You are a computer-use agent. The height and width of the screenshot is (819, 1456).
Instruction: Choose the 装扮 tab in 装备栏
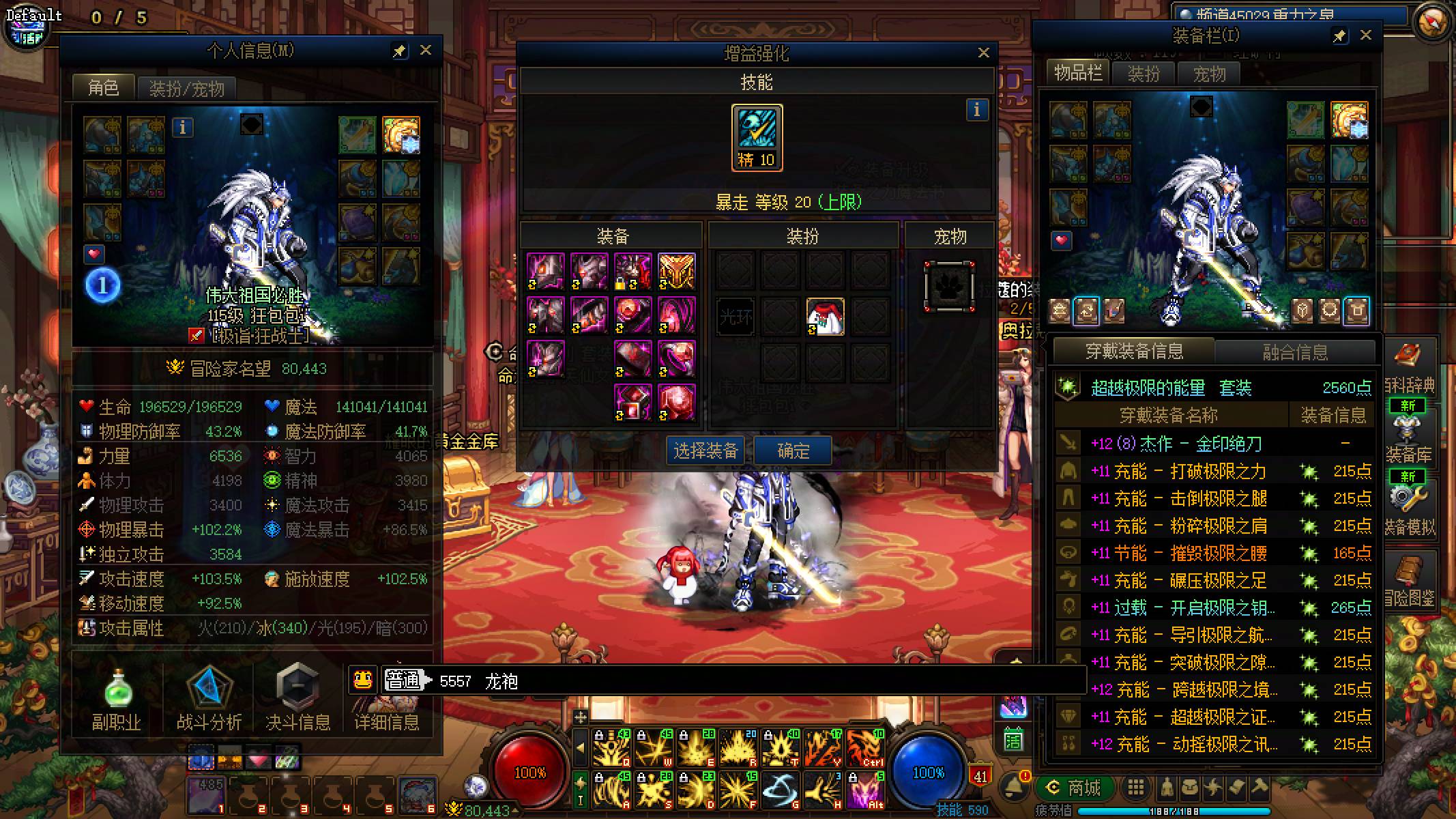click(x=1144, y=74)
